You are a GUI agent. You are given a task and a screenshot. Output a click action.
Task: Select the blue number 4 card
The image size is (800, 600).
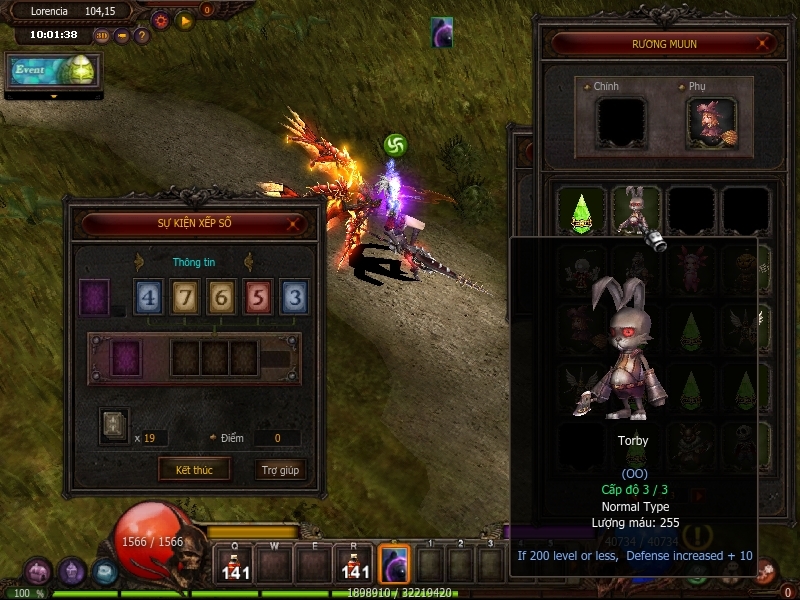(x=149, y=297)
